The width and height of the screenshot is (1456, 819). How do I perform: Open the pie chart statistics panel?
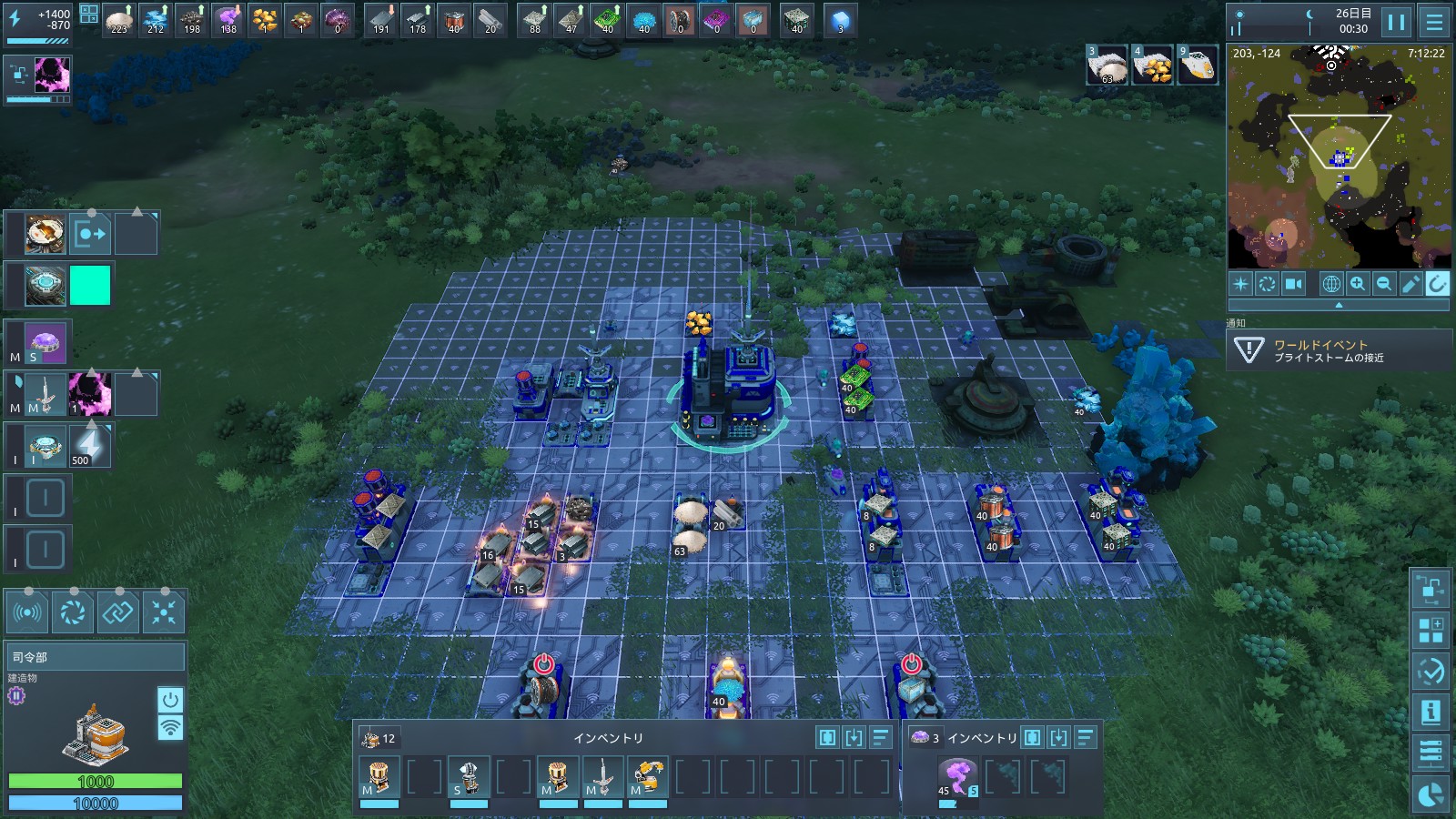click(x=1431, y=794)
